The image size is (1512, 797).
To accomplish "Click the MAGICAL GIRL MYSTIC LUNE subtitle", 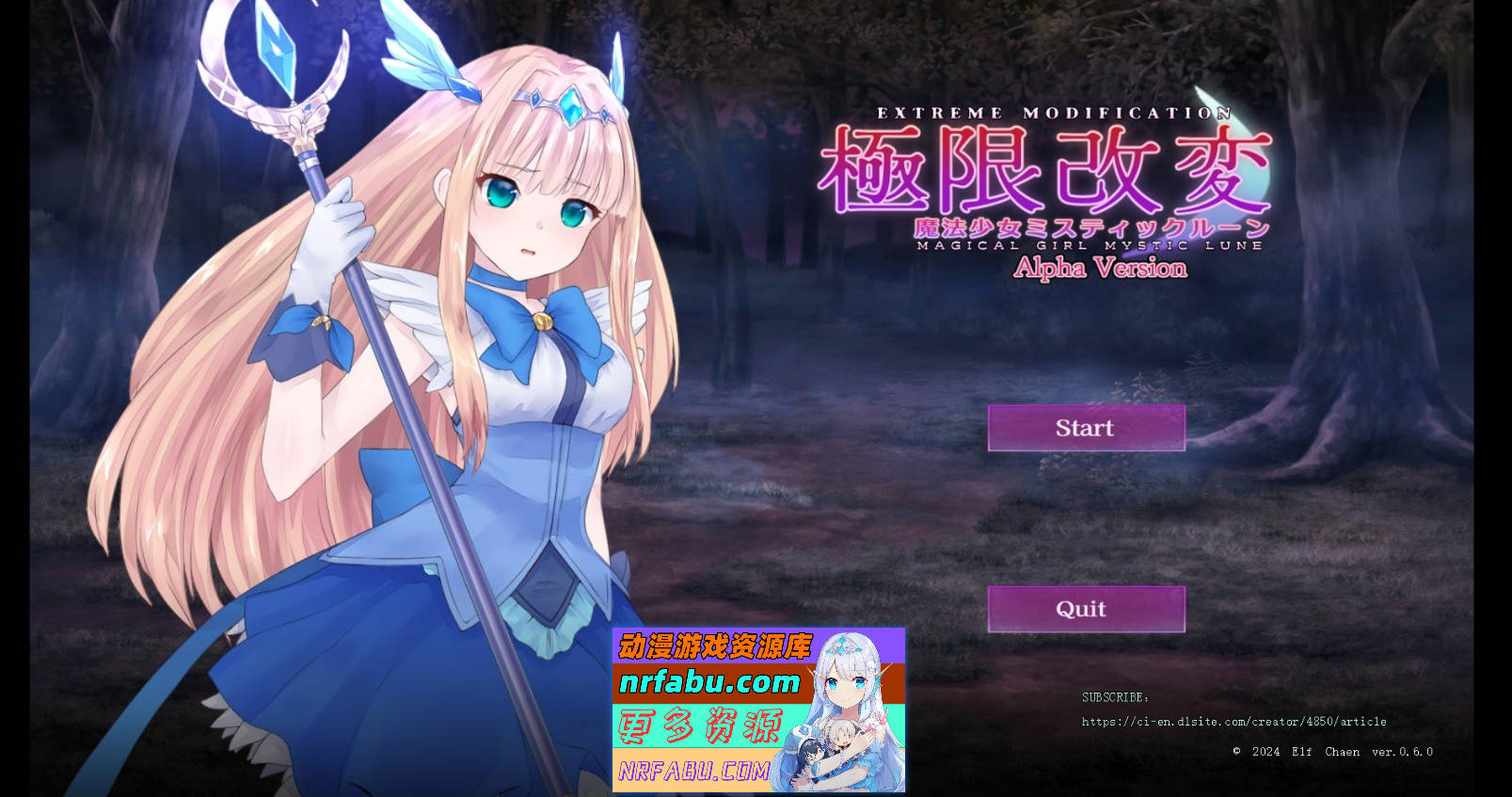I will [1090, 246].
